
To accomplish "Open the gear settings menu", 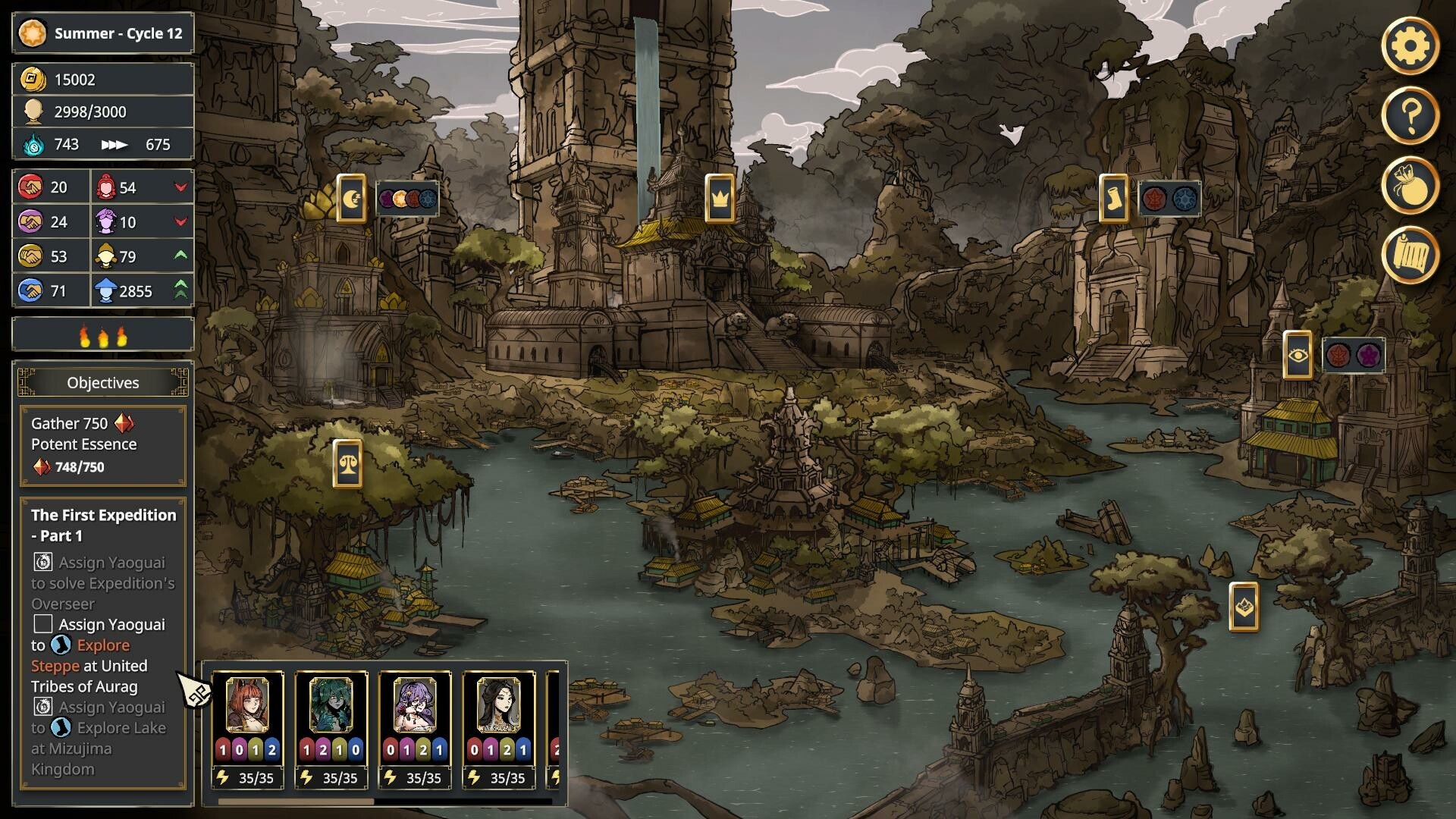I will tap(1410, 46).
